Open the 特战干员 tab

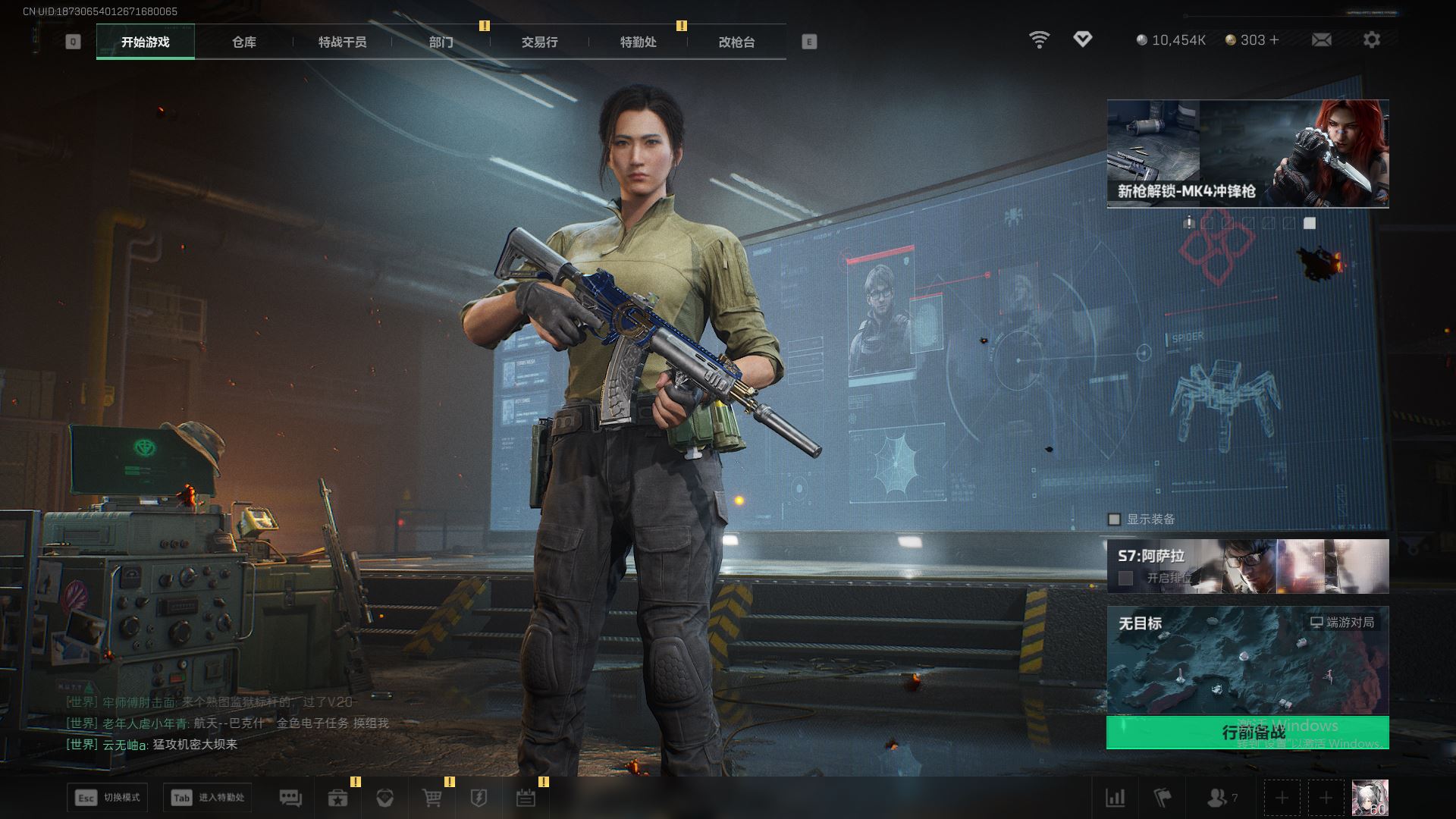342,42
